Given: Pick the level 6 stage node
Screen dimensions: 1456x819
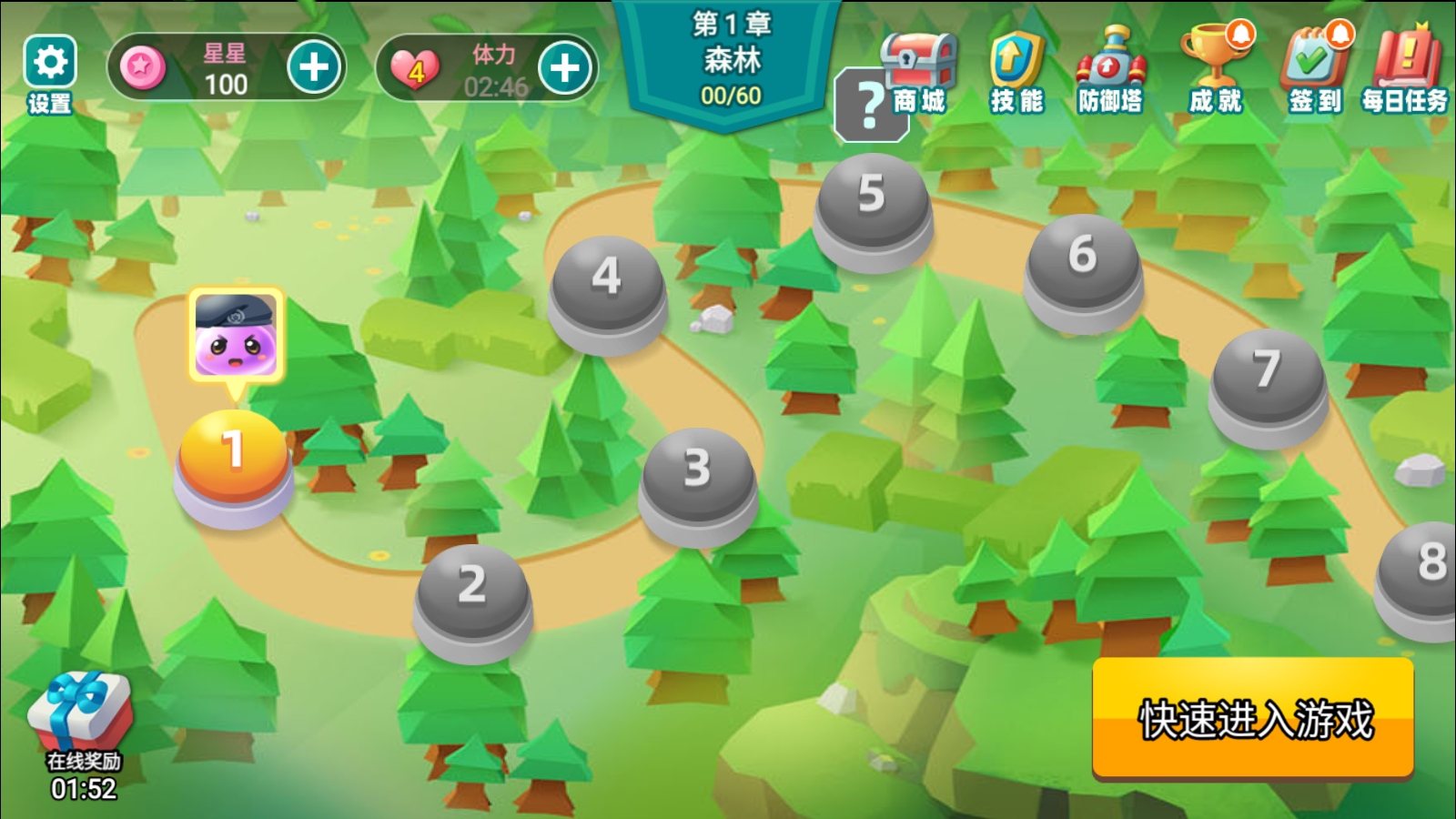Looking at the screenshot, I should pyautogui.click(x=1083, y=262).
